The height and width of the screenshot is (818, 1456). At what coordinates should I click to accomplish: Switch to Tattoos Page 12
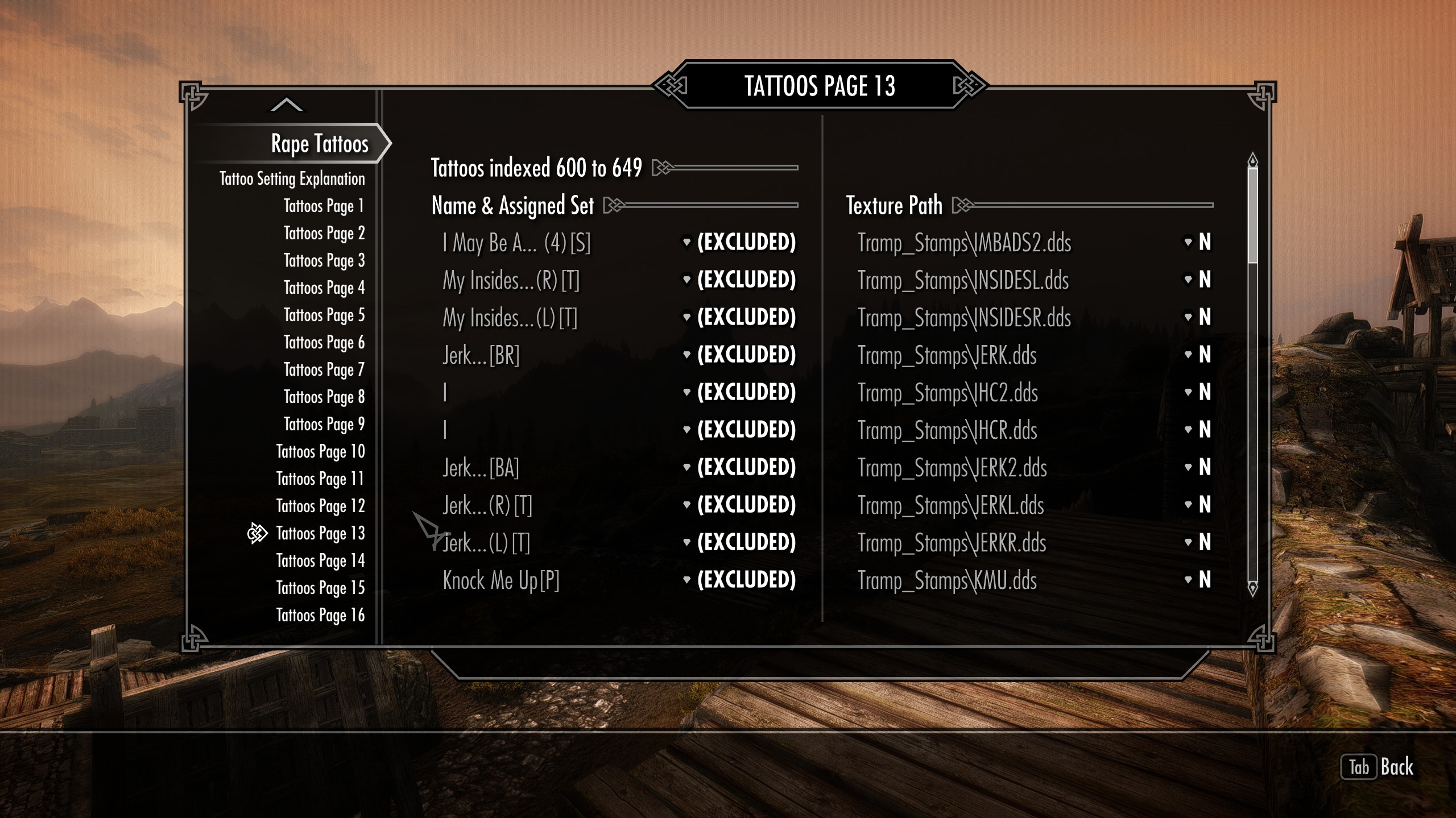[320, 506]
